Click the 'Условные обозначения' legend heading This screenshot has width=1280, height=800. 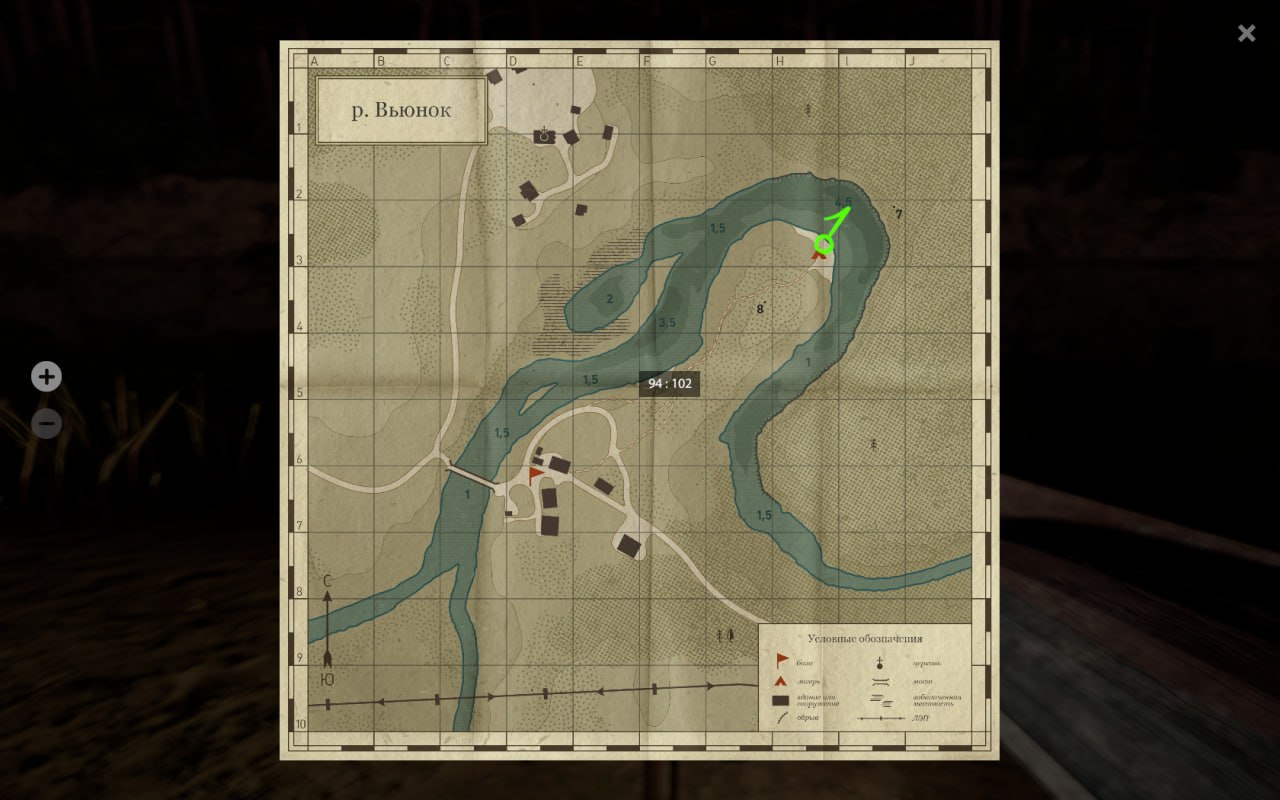coord(866,638)
